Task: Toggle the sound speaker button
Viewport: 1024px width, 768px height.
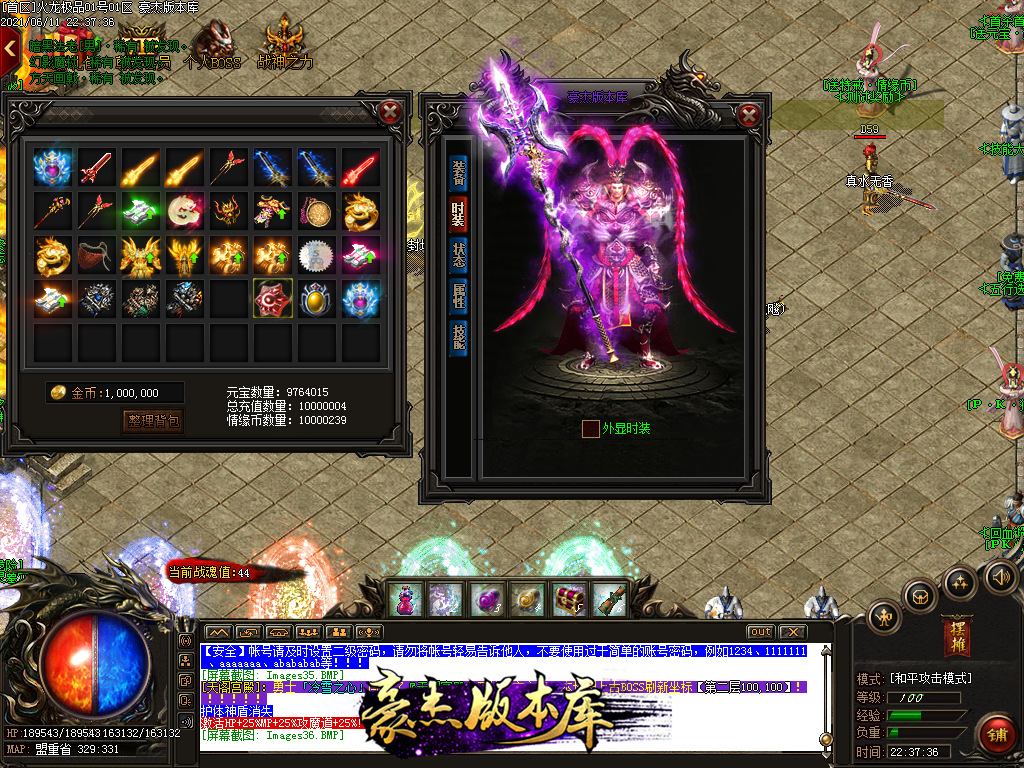Action: pos(1001,576)
